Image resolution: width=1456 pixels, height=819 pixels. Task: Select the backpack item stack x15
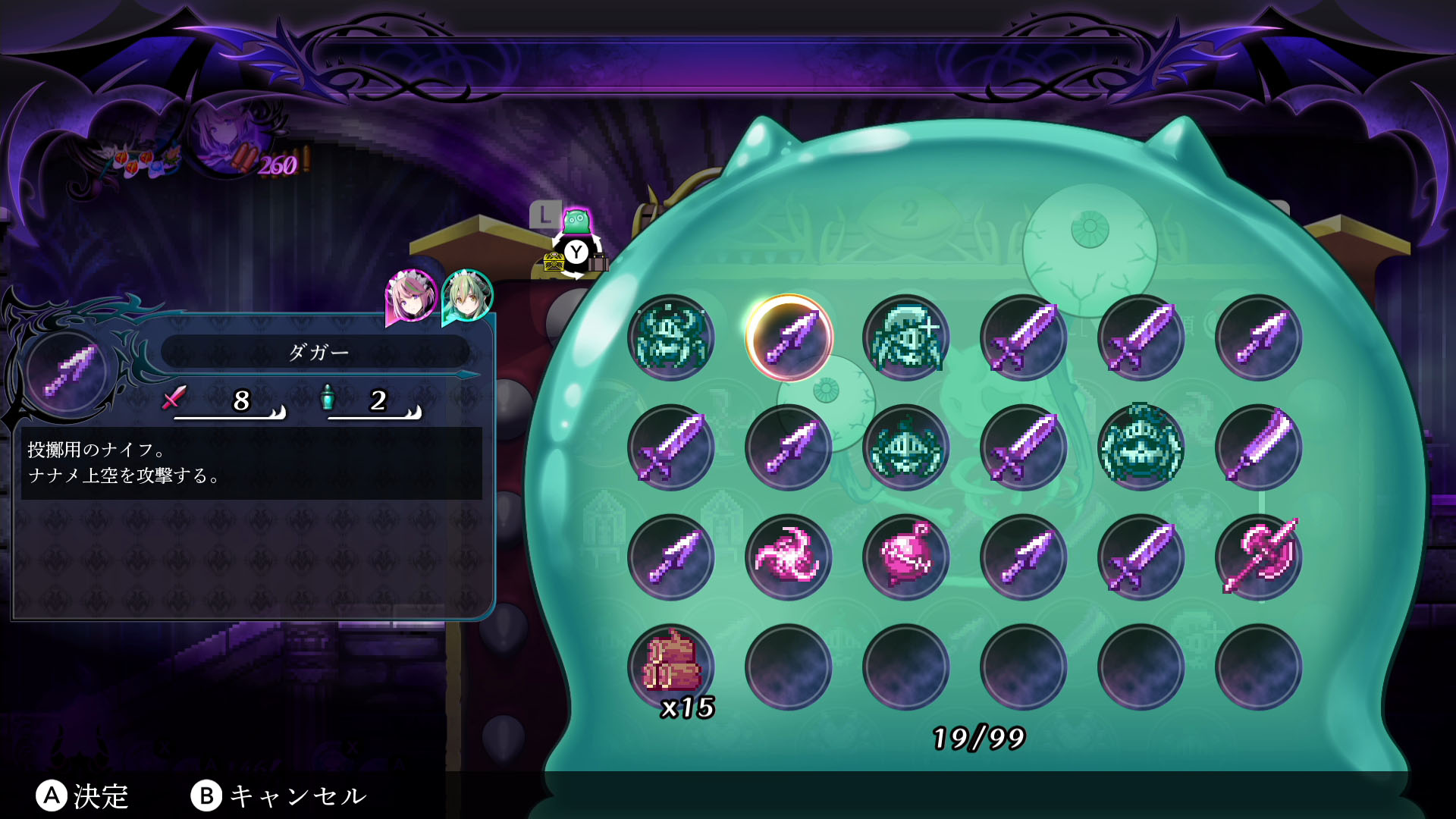[671, 667]
